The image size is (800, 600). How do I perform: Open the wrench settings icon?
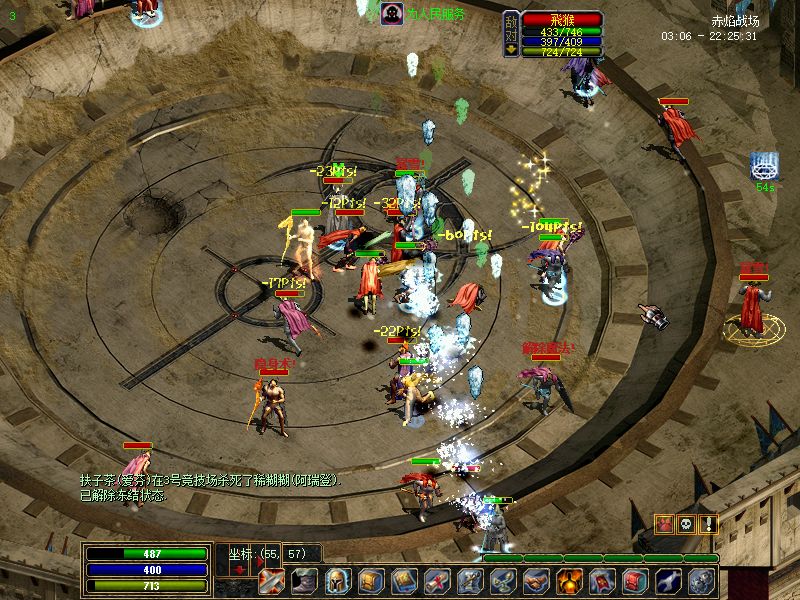point(668,582)
